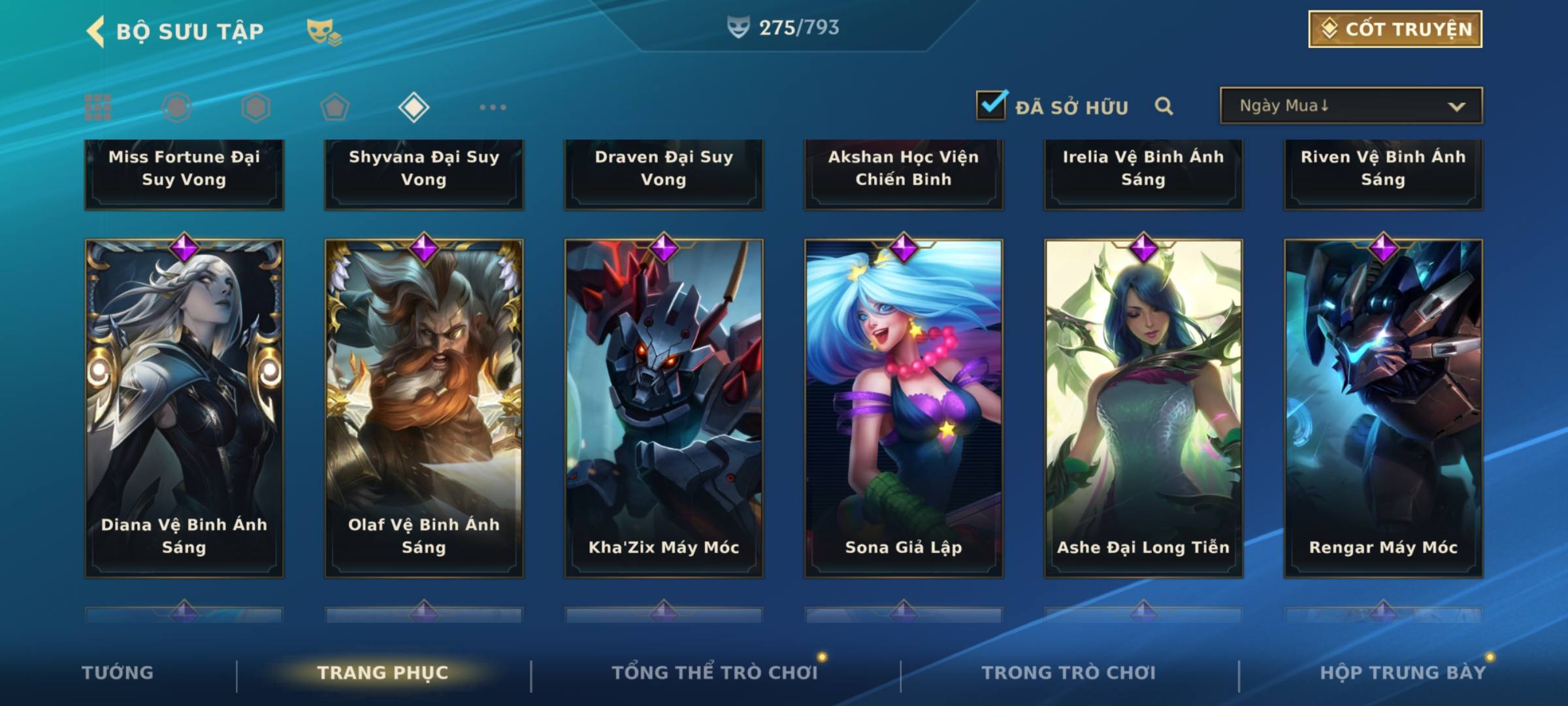Image resolution: width=1568 pixels, height=706 pixels.
Task: Select the Diana Vệ Binh Ánh Sáng skin
Action: [184, 409]
